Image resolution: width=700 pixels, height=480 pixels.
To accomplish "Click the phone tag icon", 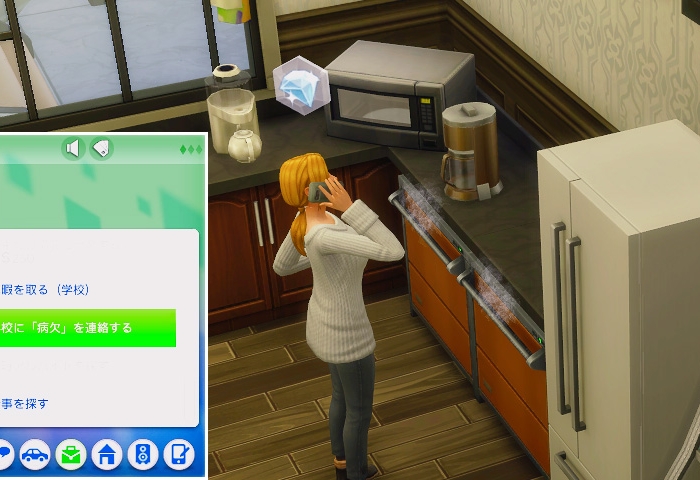I will pyautogui.click(x=101, y=149).
